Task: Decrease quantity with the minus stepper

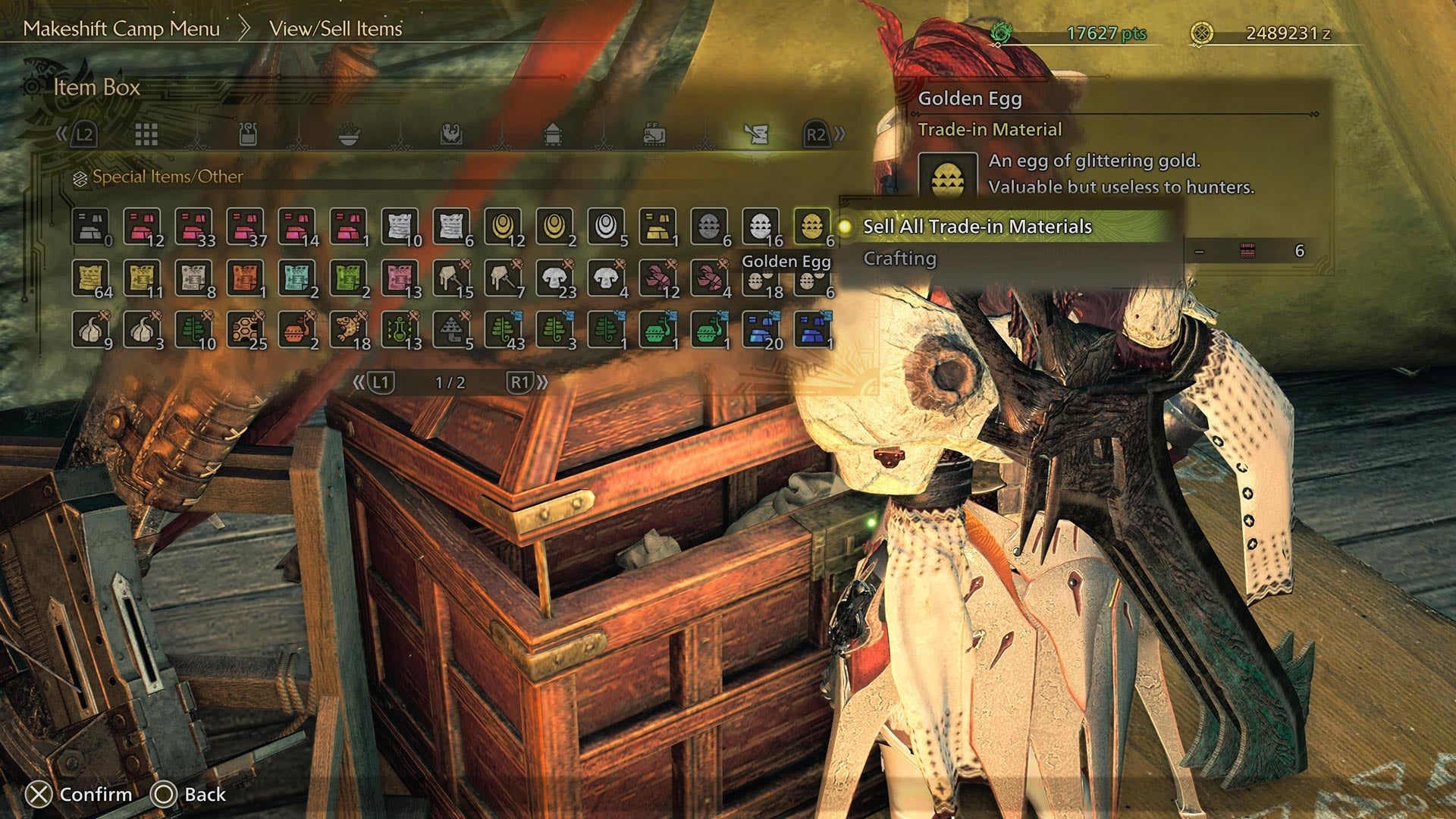Action: 1200,250
